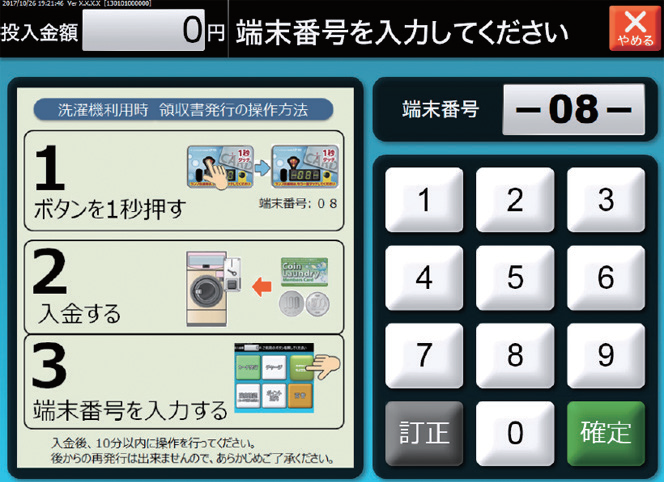
Task: Tap the 9 button
Action: [606, 355]
